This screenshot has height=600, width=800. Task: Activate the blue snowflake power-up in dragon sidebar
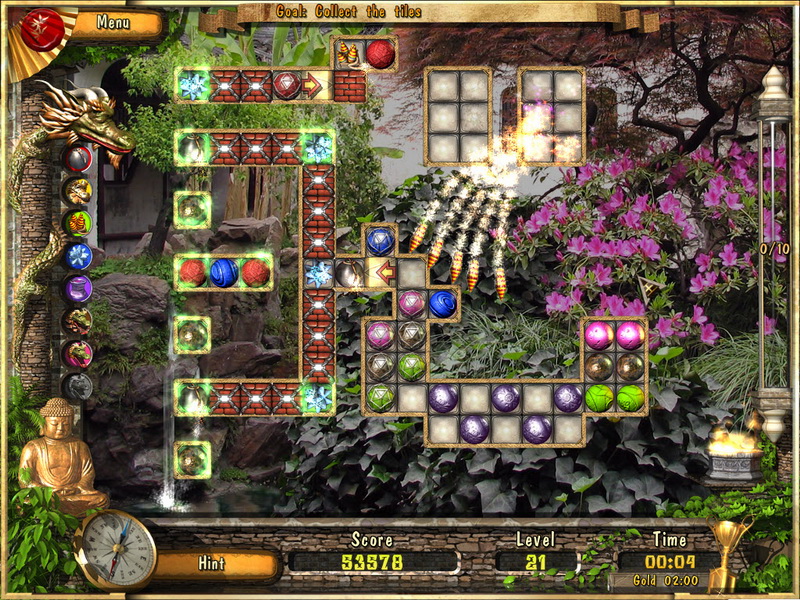[78, 256]
